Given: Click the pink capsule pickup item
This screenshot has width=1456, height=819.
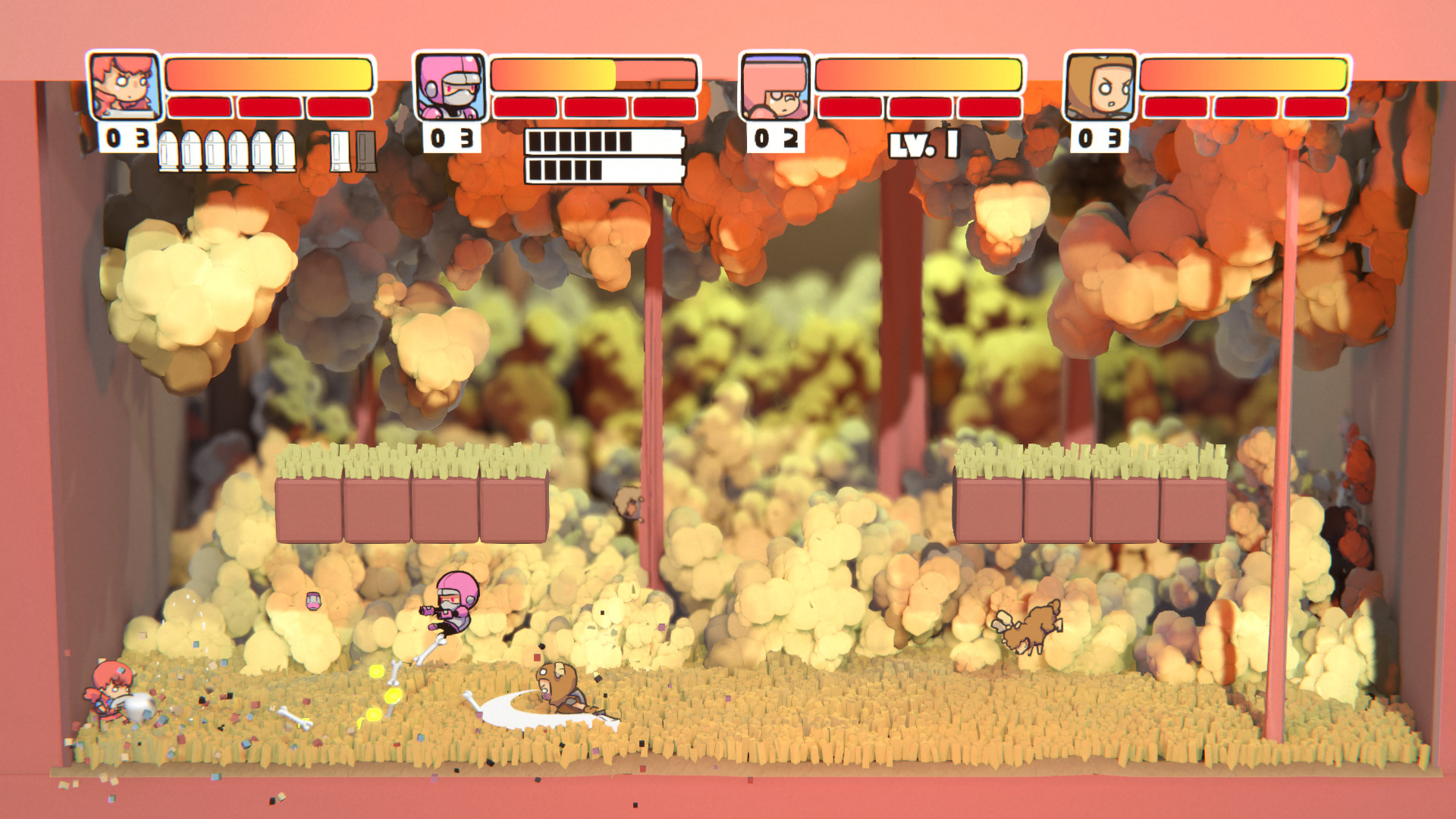Looking at the screenshot, I should (312, 600).
